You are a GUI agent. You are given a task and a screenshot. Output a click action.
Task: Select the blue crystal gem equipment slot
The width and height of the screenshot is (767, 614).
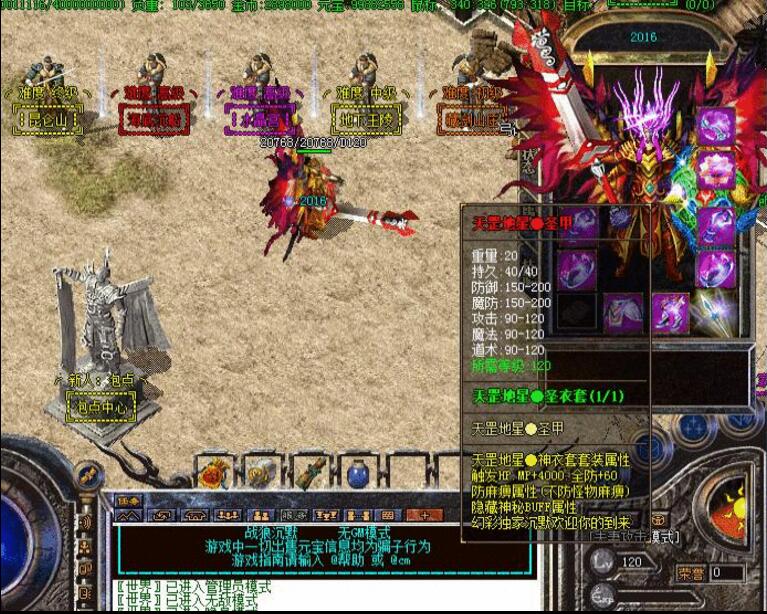pos(716,312)
